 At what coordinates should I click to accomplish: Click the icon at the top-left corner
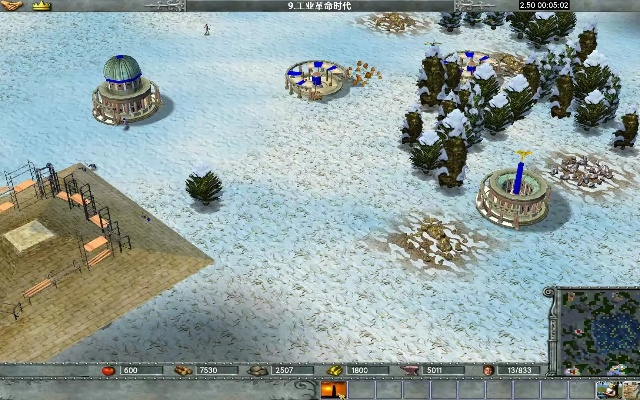[x=11, y=6]
